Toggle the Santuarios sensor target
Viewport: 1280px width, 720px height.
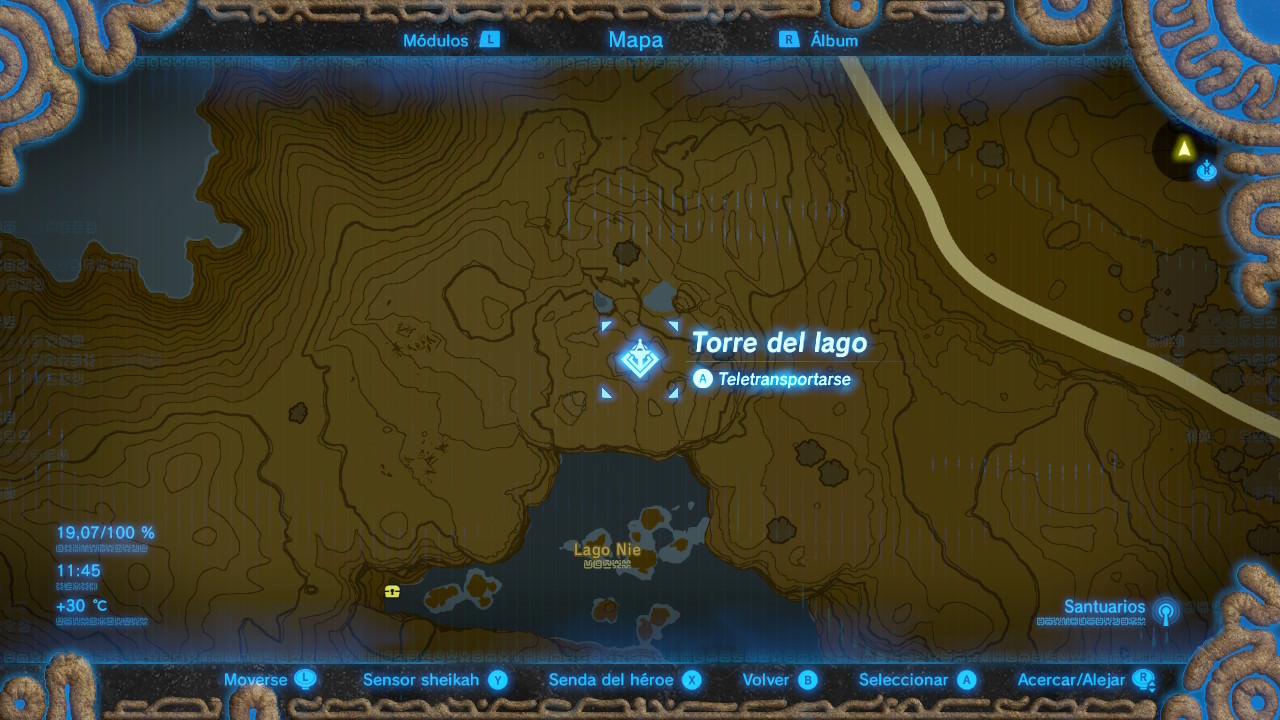1119,608
